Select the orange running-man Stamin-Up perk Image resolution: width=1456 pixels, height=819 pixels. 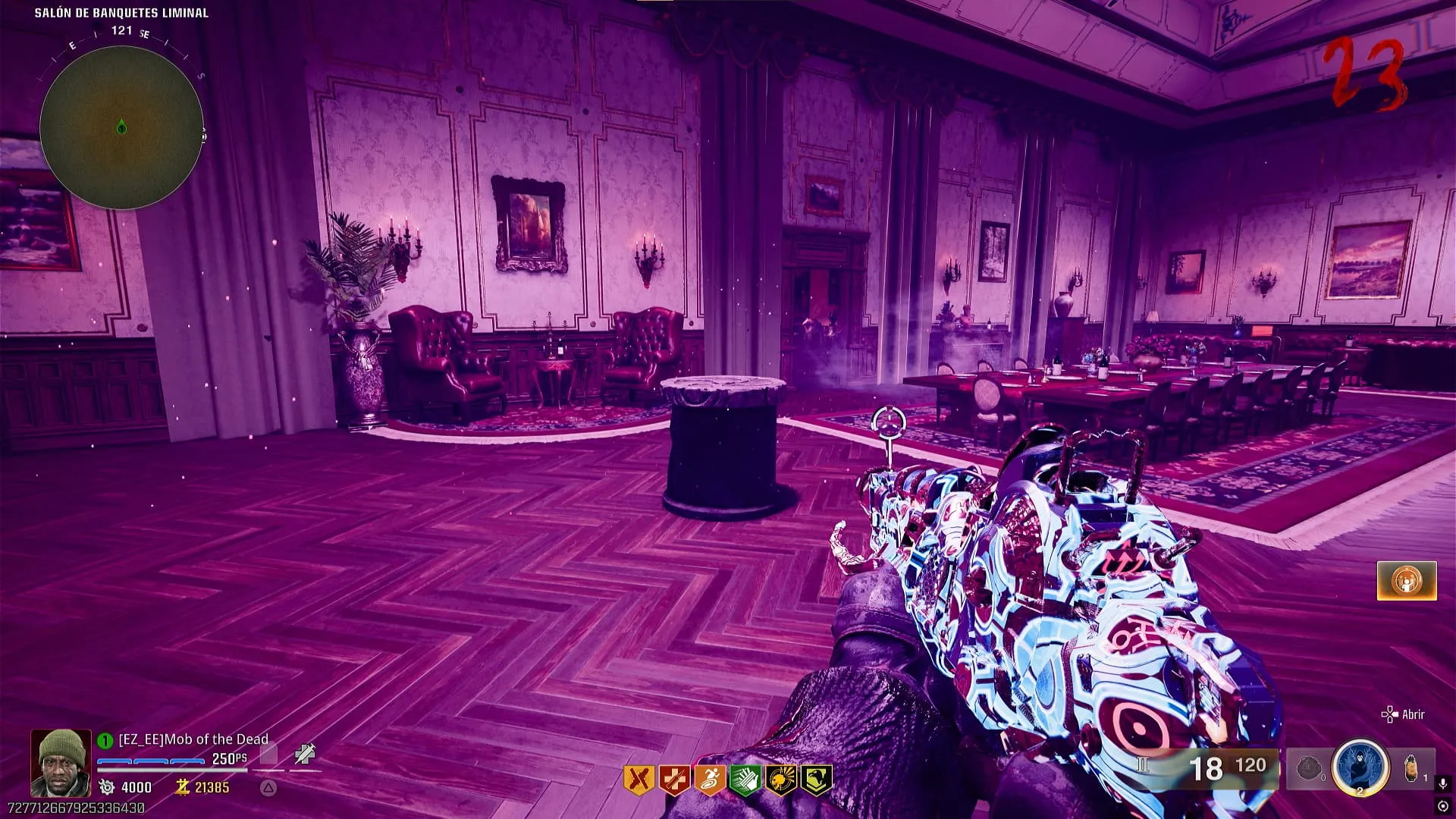tap(710, 780)
